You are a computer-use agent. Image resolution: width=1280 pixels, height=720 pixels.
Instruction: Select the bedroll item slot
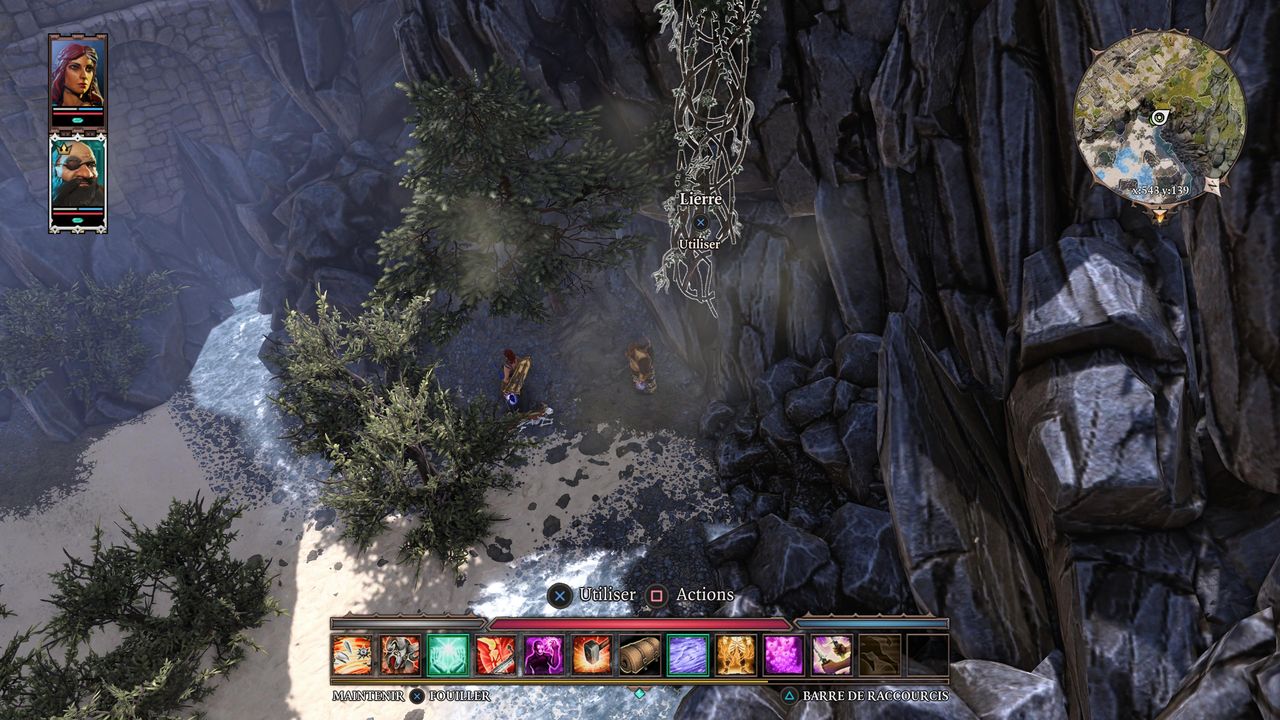(x=640, y=655)
